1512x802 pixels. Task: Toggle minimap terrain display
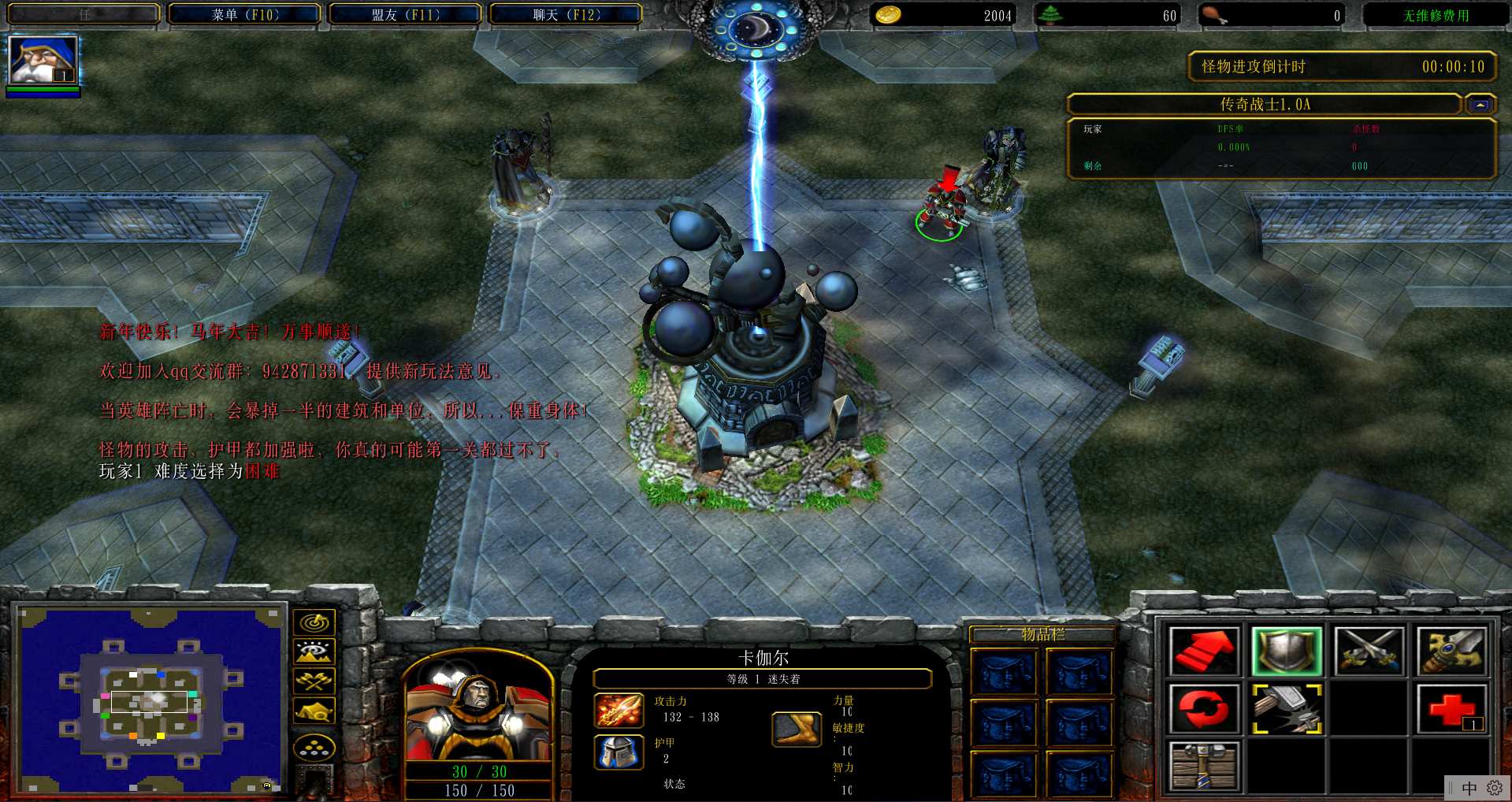314,652
